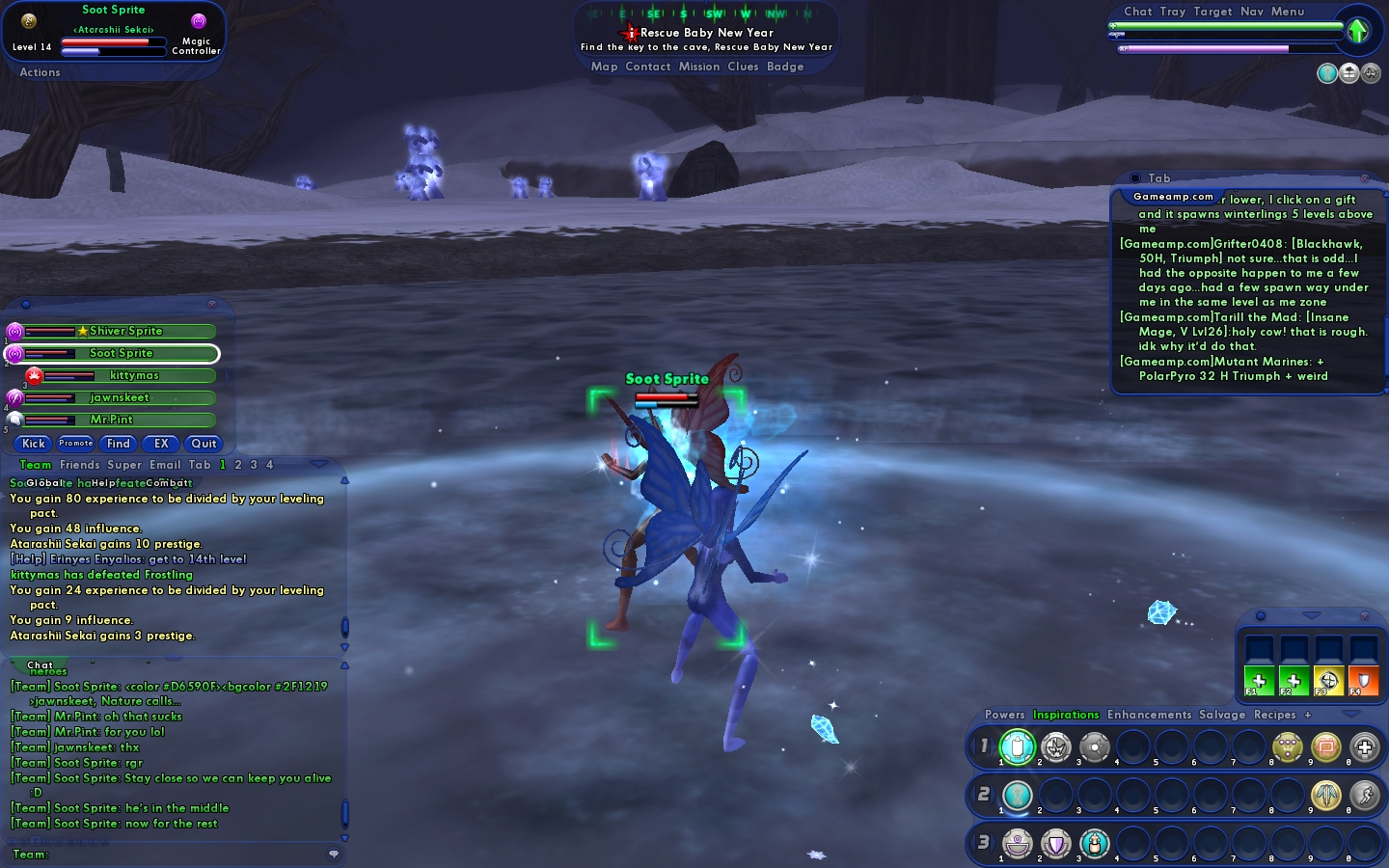
Task: Show the Mission window
Action: [x=698, y=67]
